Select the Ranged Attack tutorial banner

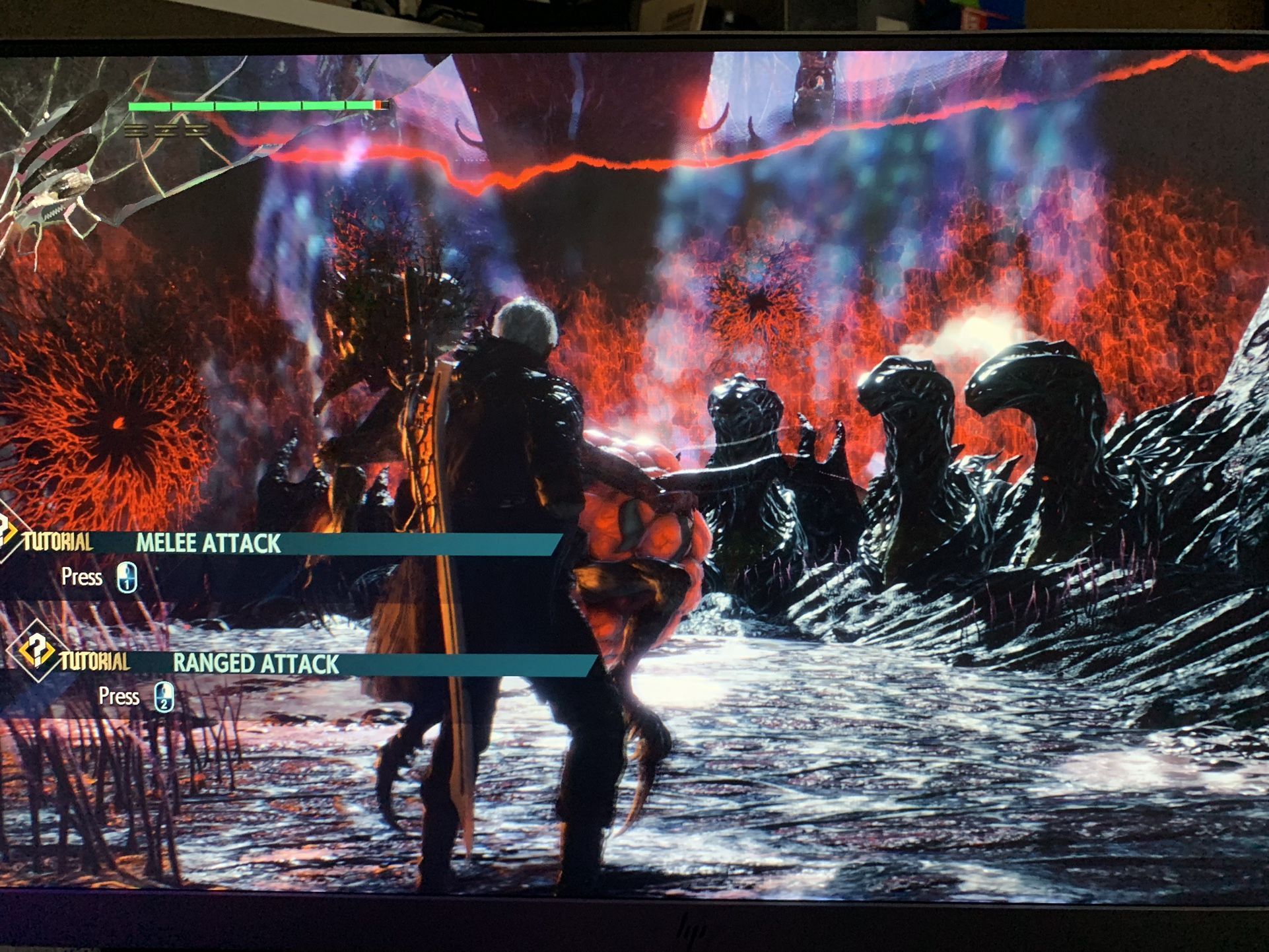click(x=317, y=663)
